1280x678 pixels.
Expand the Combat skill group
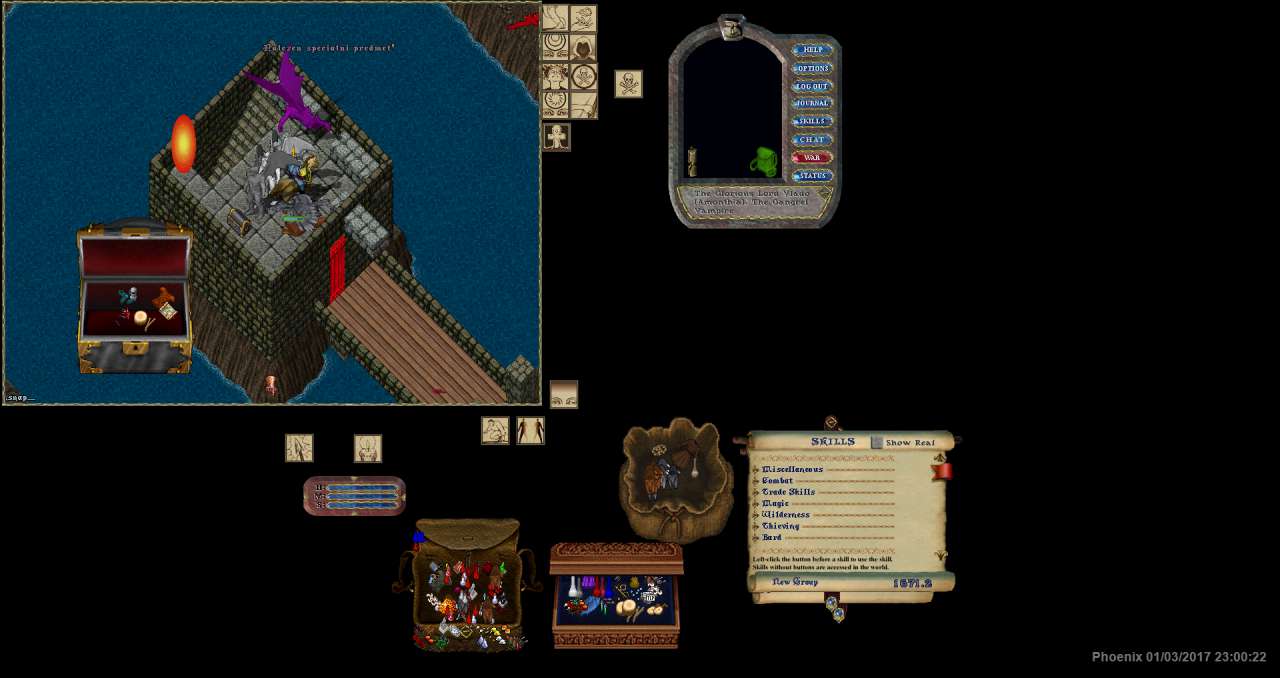tap(756, 481)
